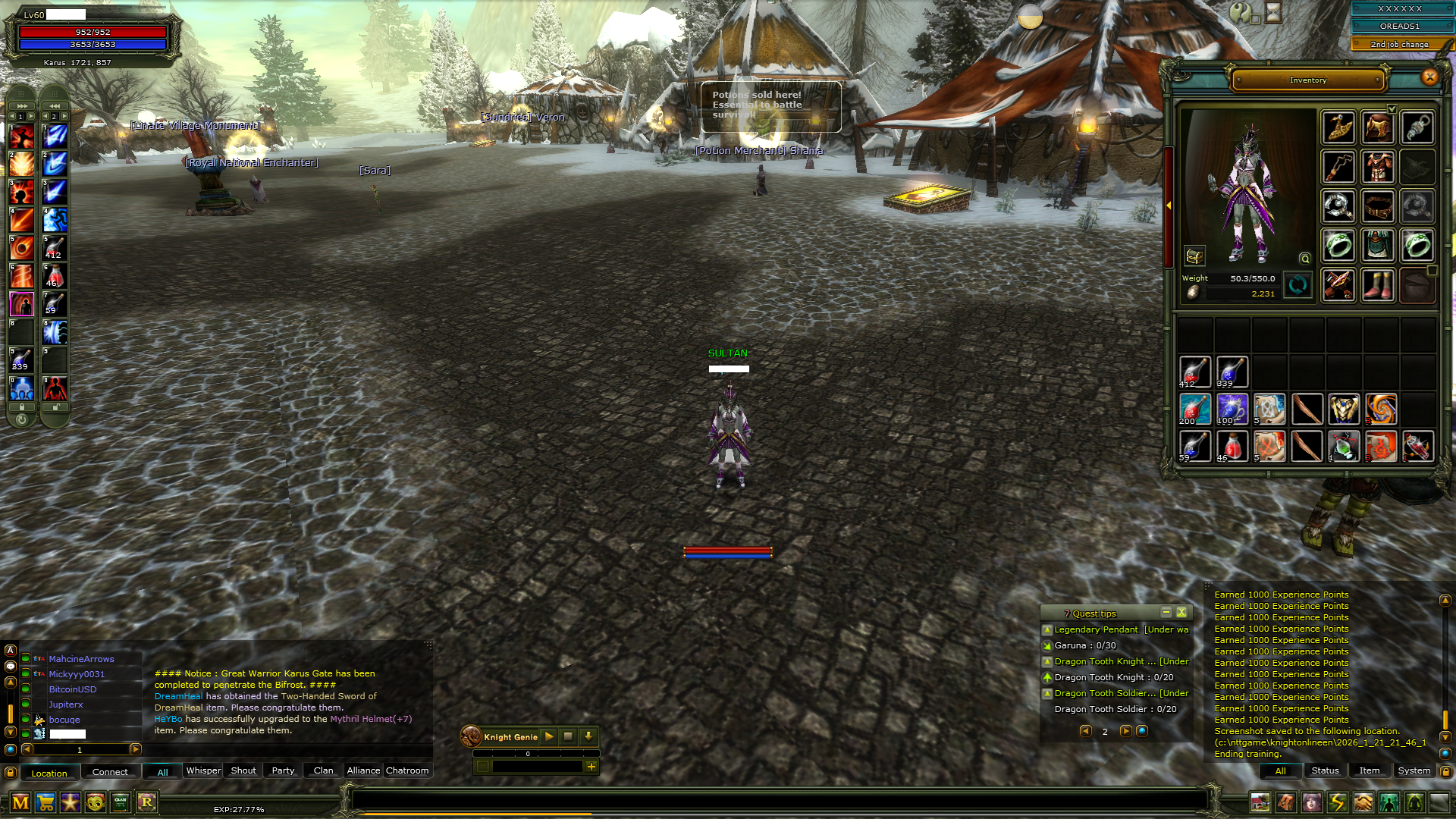1456x819 pixels.
Task: Open the M menu button
Action: click(20, 802)
